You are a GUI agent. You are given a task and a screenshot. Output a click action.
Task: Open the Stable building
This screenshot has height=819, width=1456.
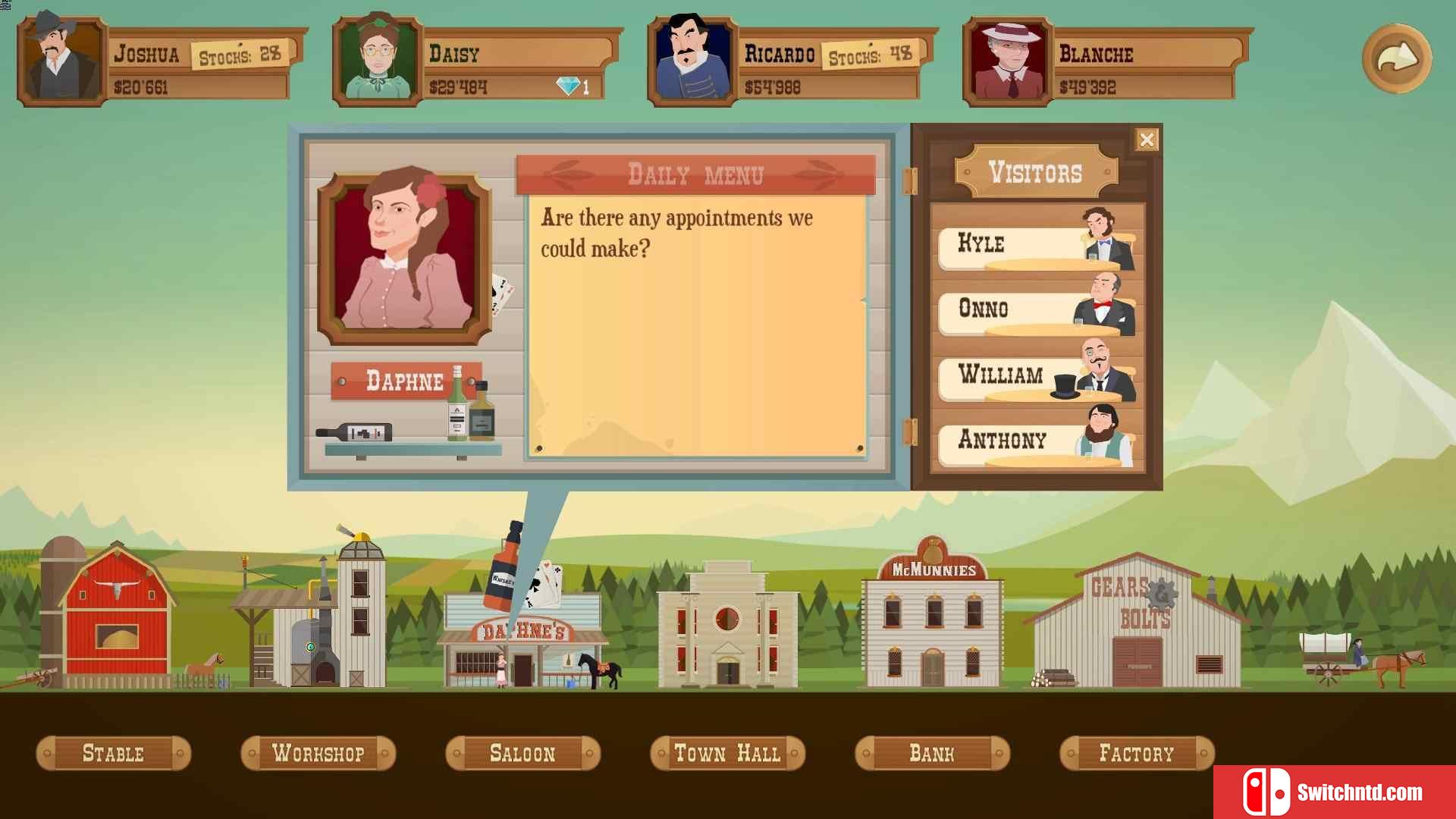[113, 754]
